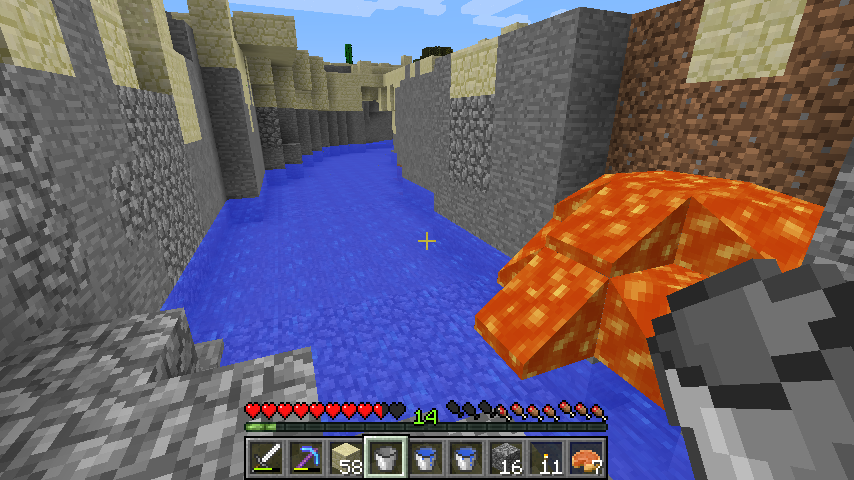
Task: Choose the torch stack in the hotbar
Action: pos(545,457)
